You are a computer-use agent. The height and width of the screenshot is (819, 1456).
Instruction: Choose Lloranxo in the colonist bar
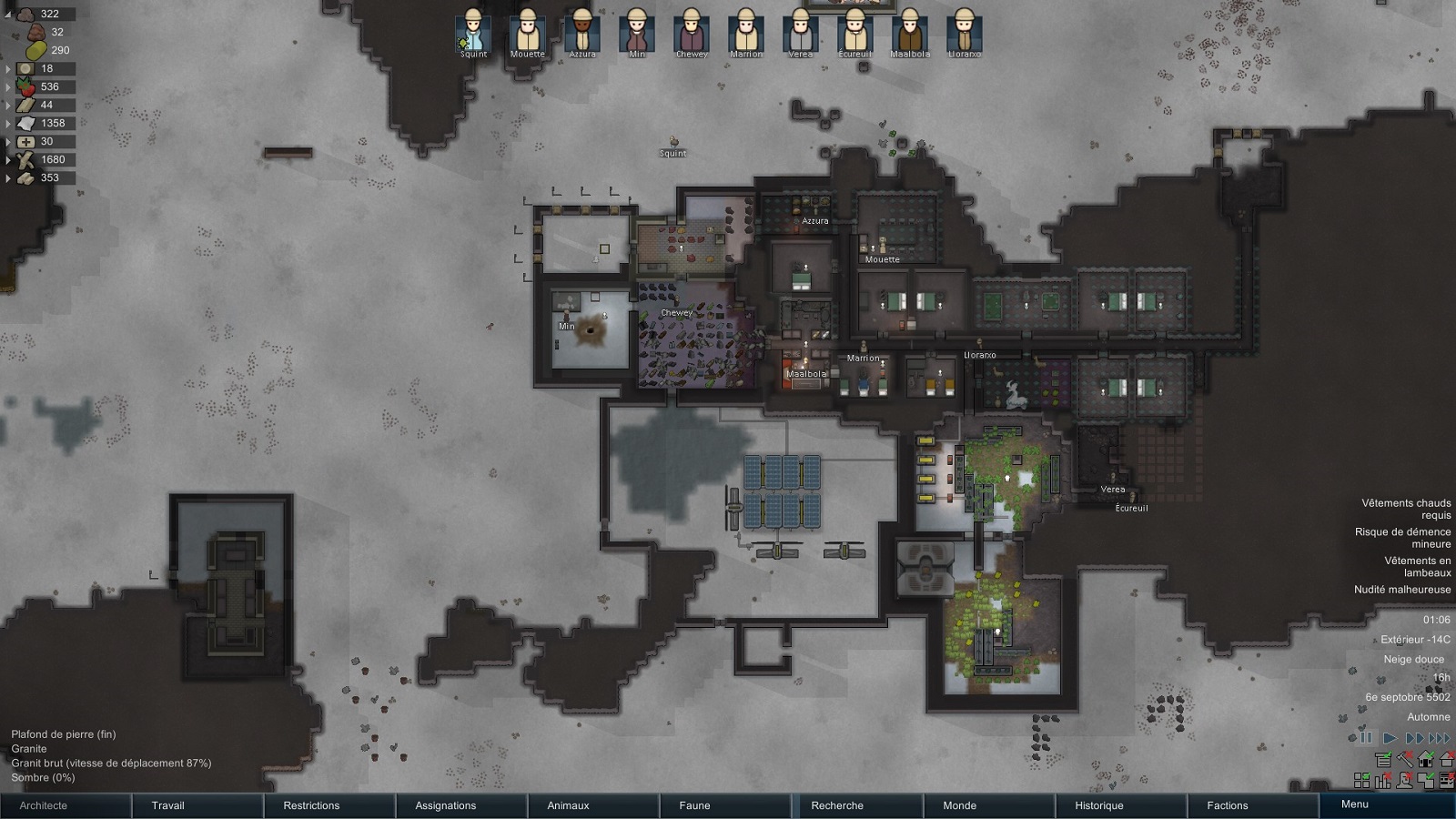(x=964, y=32)
